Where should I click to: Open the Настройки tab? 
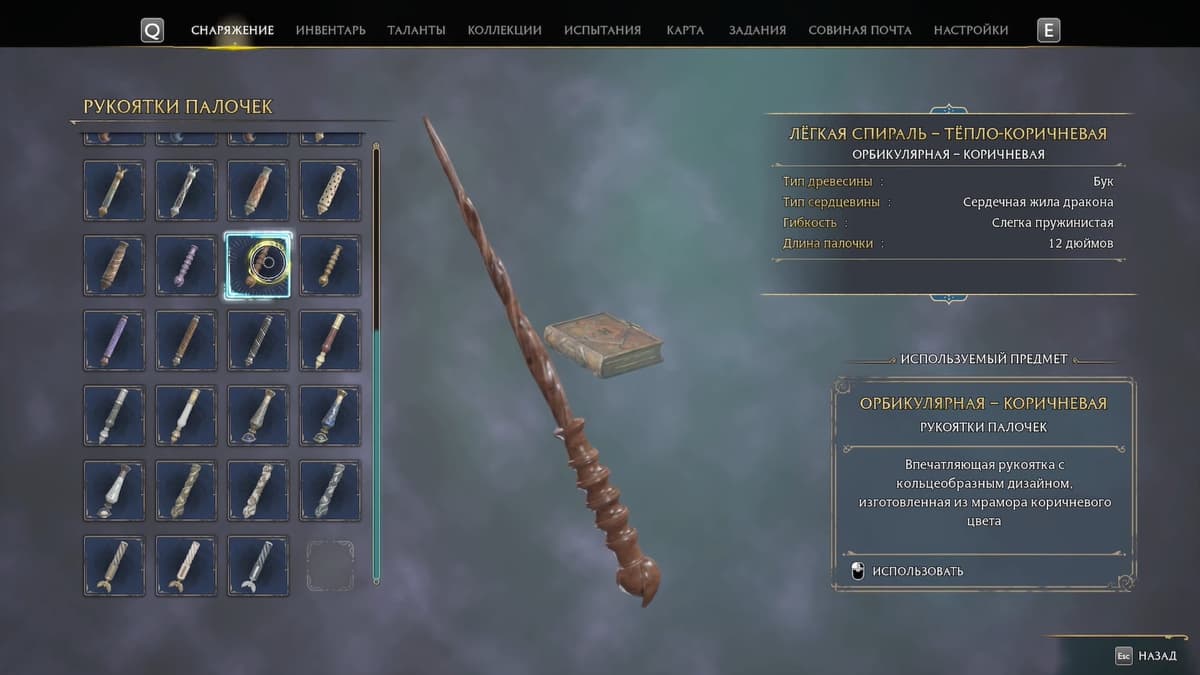[971, 30]
